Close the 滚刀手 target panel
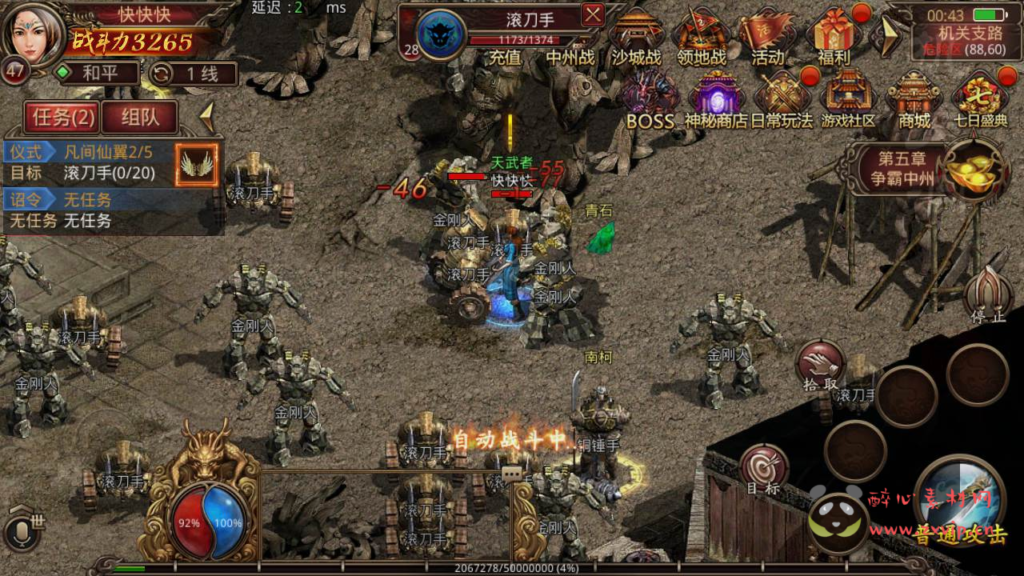Screen dimensions: 1024x576 pos(593,15)
